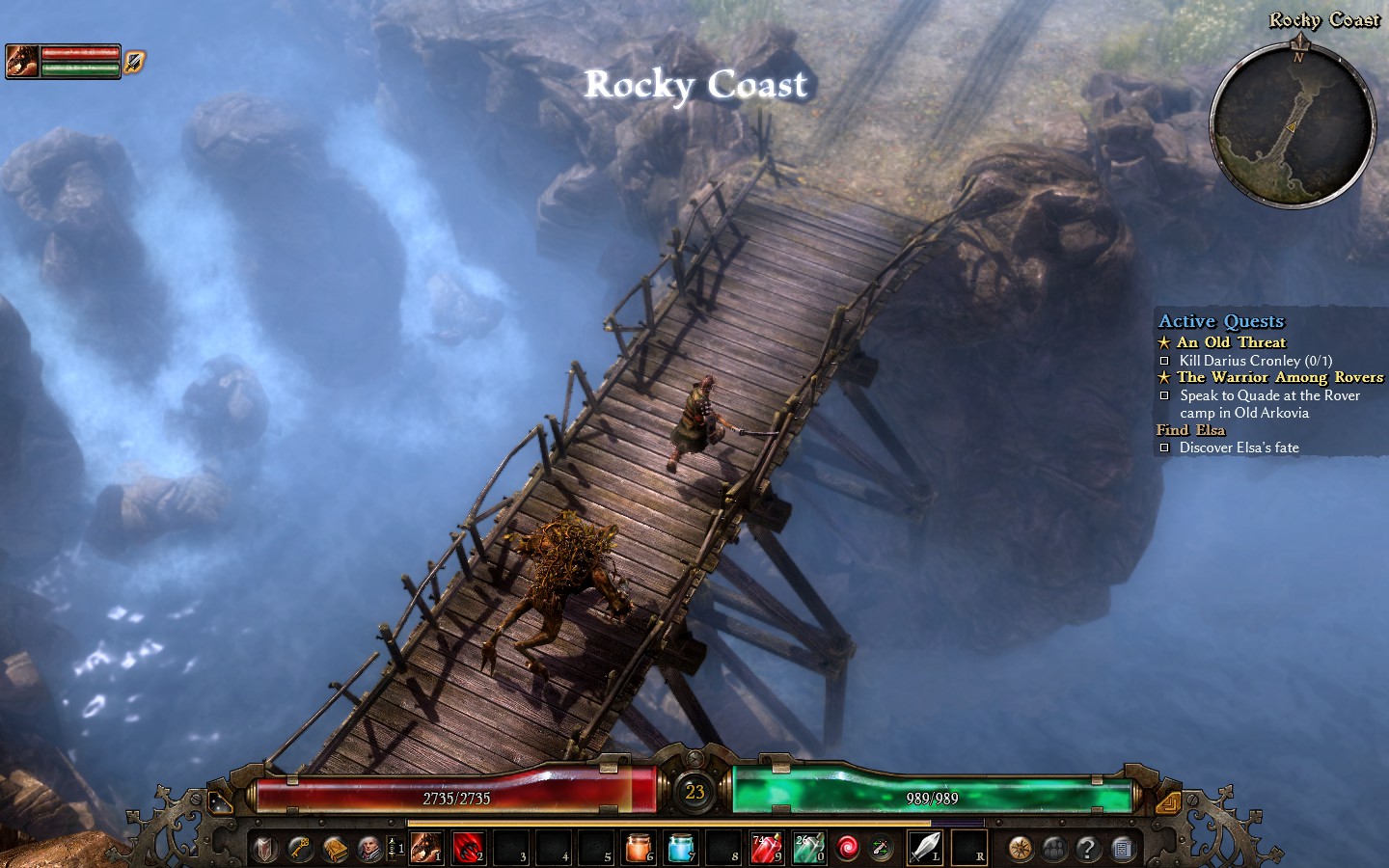Select the left-mouse sword attack slot
This screenshot has width=1389, height=868.
click(x=925, y=848)
